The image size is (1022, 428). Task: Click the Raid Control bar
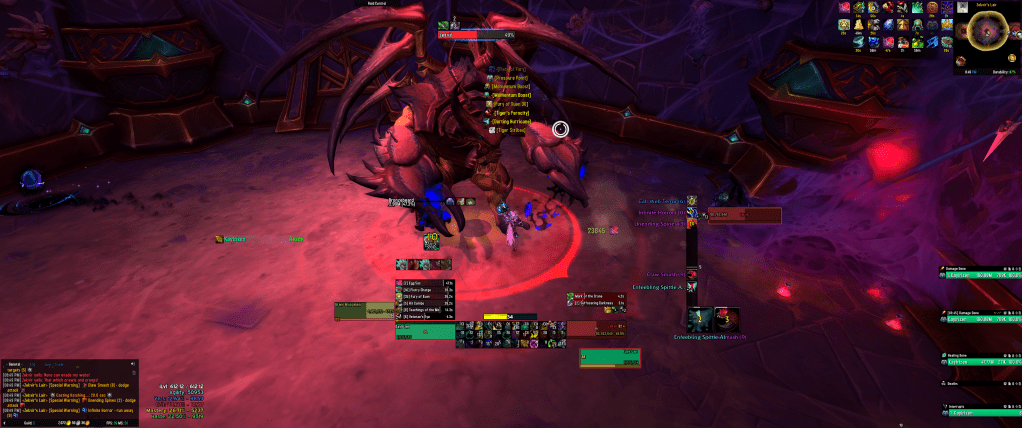[380, 3]
